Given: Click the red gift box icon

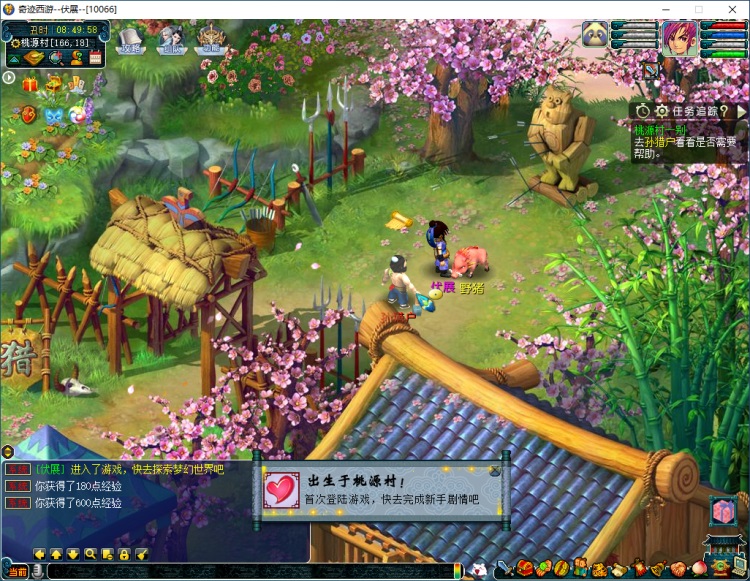Looking at the screenshot, I should click(x=29, y=85).
